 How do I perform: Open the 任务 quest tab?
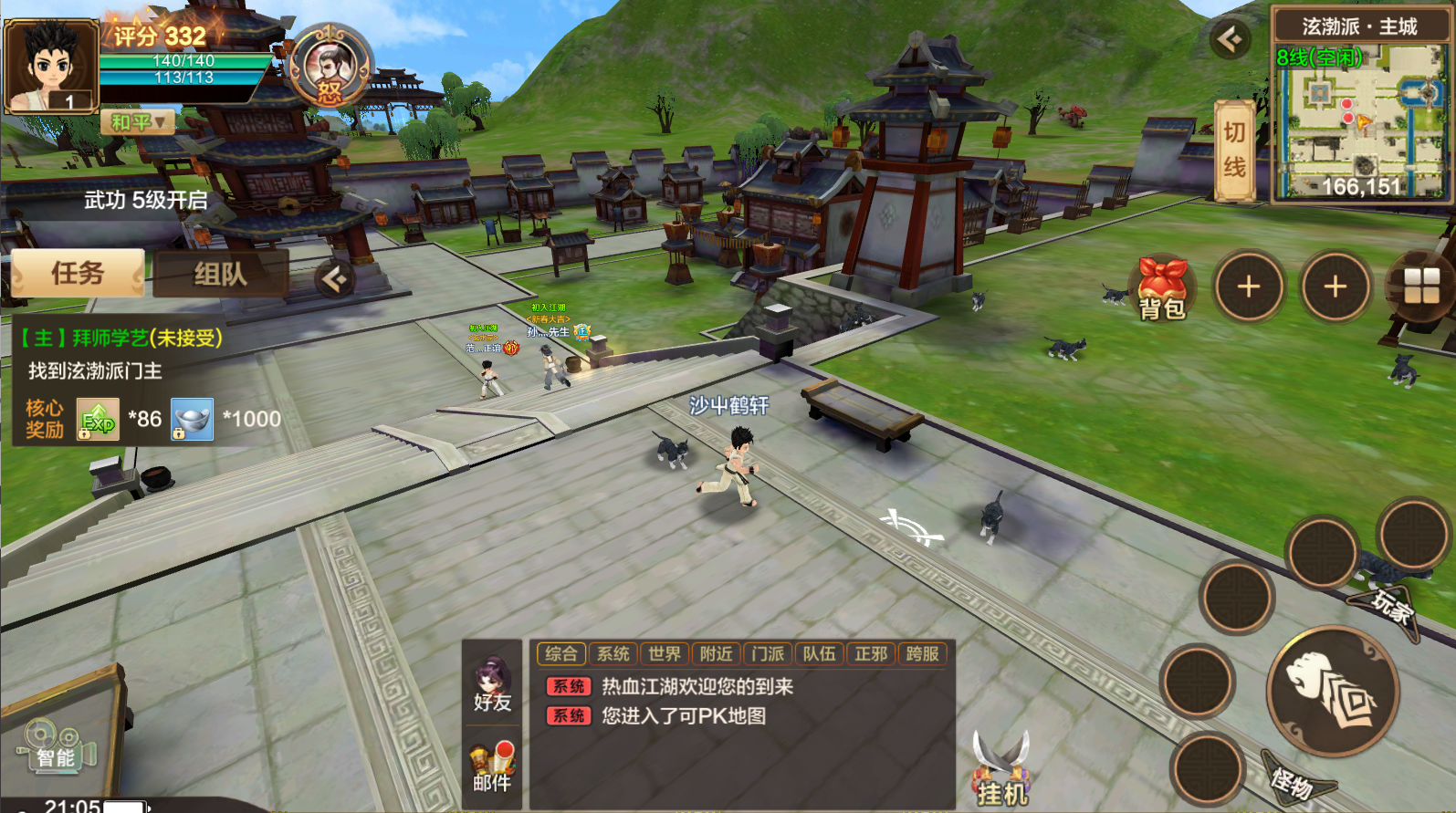tap(78, 273)
